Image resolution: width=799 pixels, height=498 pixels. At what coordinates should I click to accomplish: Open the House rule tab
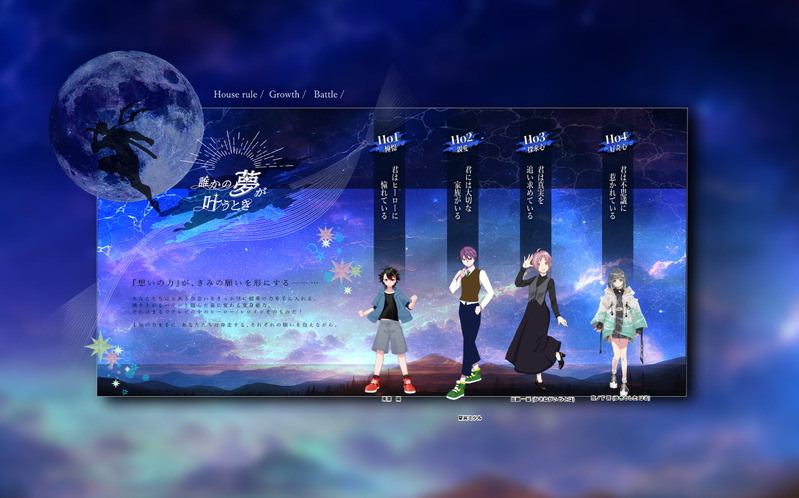pos(235,95)
